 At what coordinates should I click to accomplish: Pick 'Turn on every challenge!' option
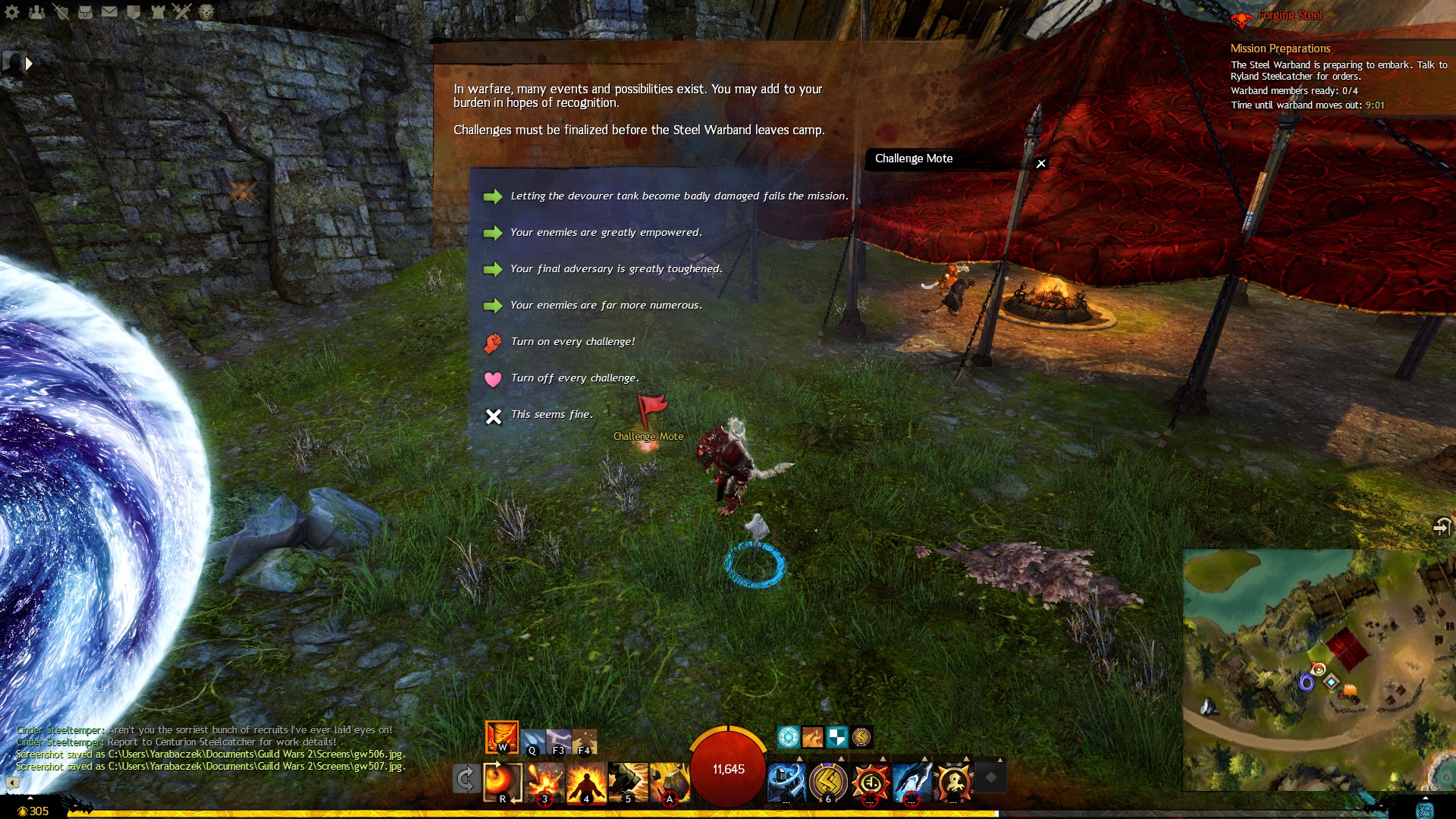573,342
